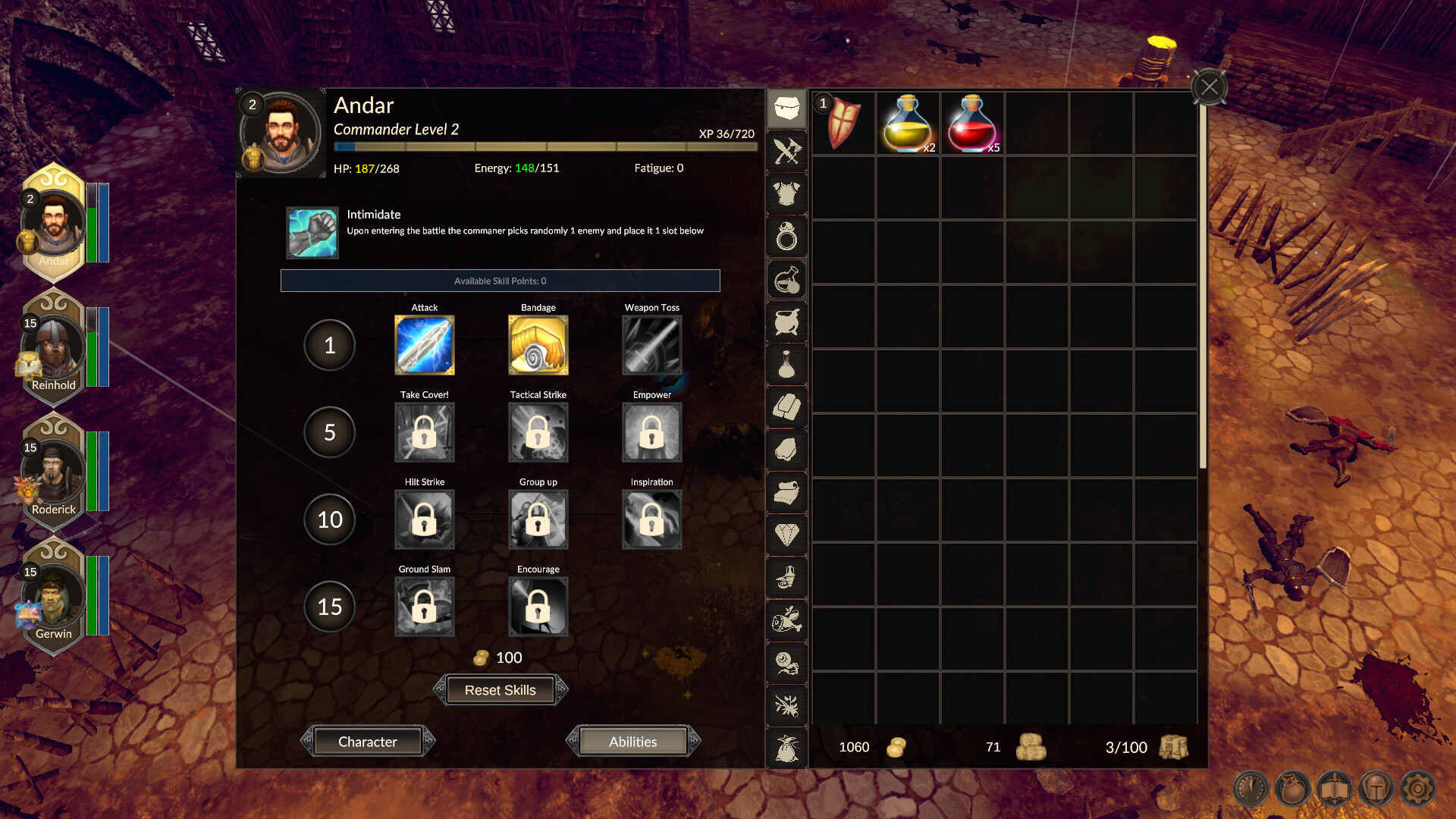Select the ring filter in inventory sidebar
Viewport: 1456px width, 819px height.
pos(786,237)
